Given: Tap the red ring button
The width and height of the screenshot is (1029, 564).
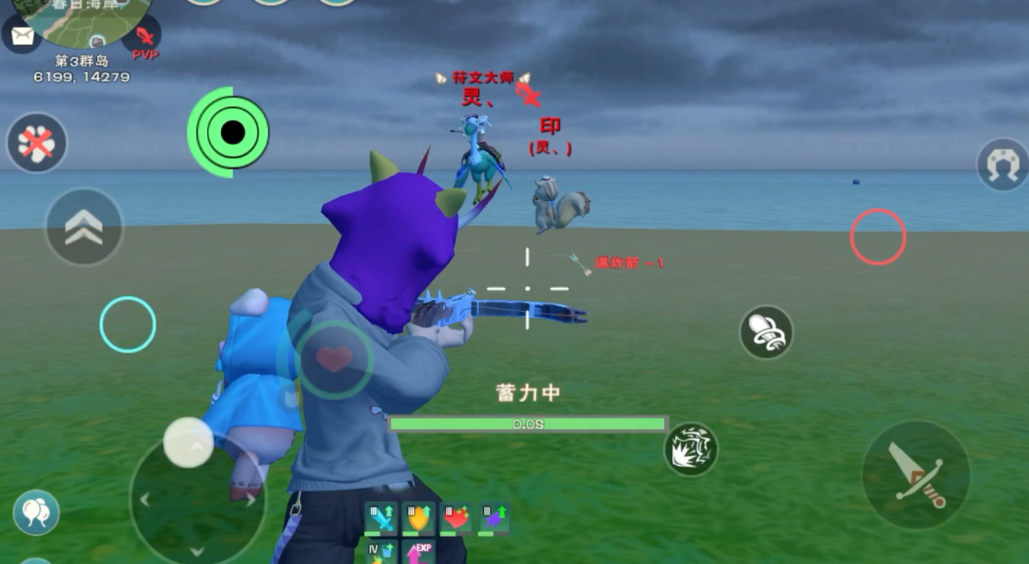Looking at the screenshot, I should click(878, 237).
